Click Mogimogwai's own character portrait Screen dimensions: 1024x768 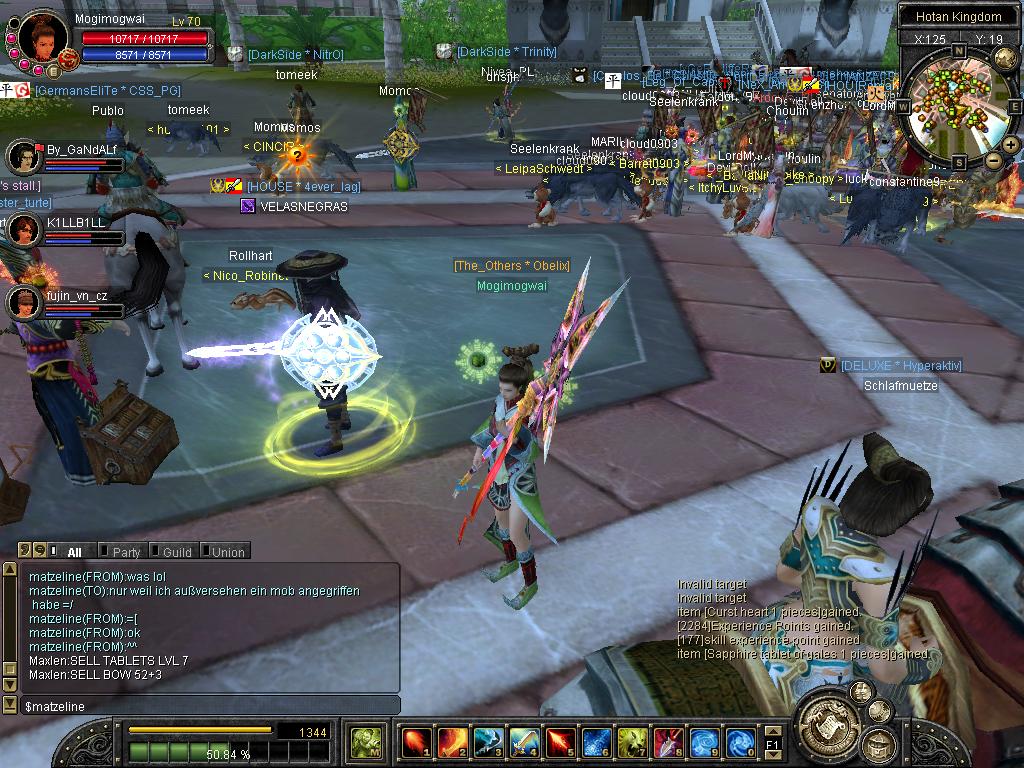click(43, 36)
